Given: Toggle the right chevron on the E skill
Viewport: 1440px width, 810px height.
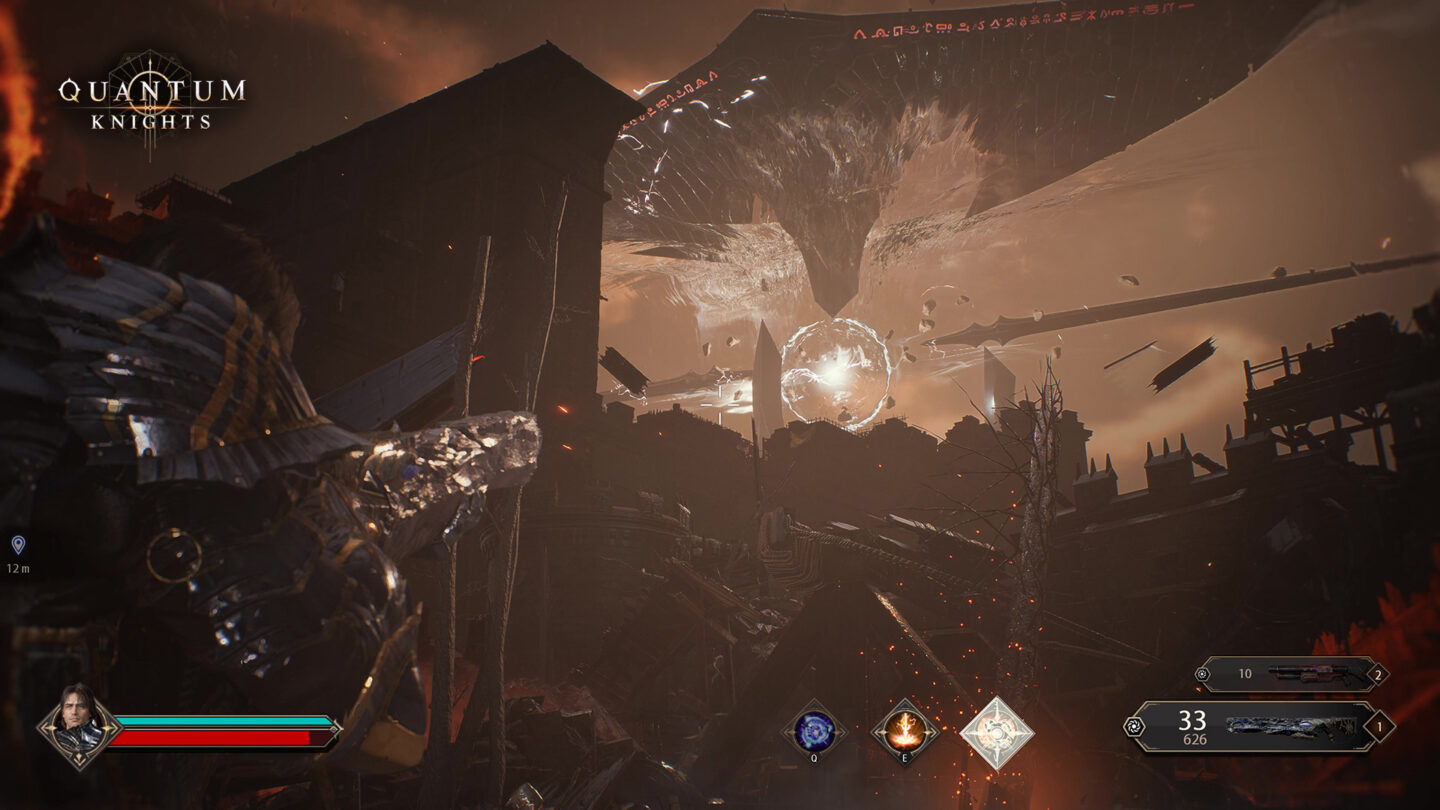Looking at the screenshot, I should [x=933, y=733].
